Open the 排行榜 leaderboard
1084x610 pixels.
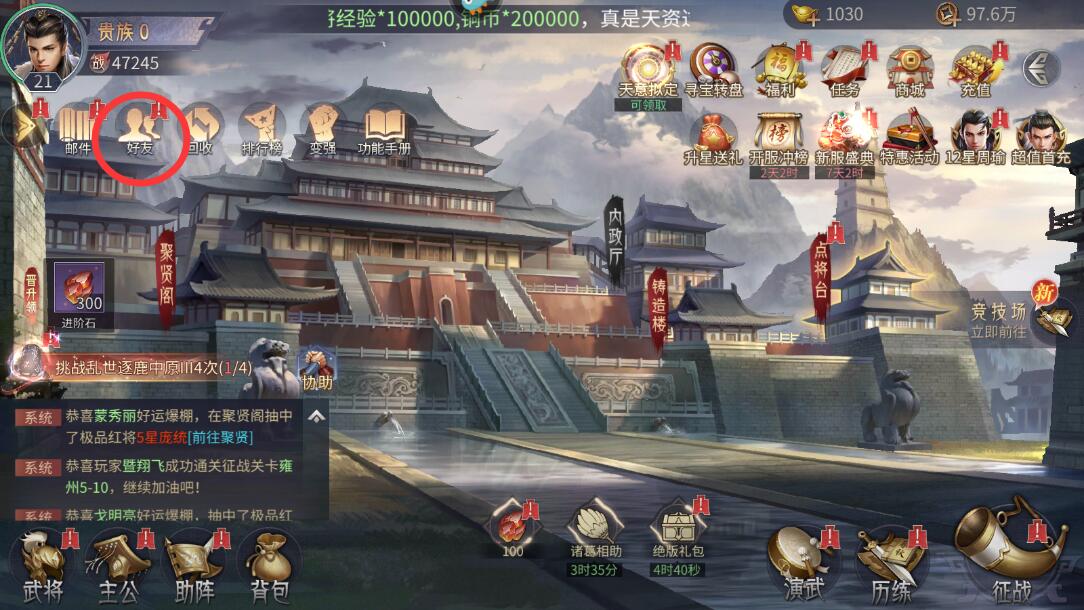[x=262, y=129]
